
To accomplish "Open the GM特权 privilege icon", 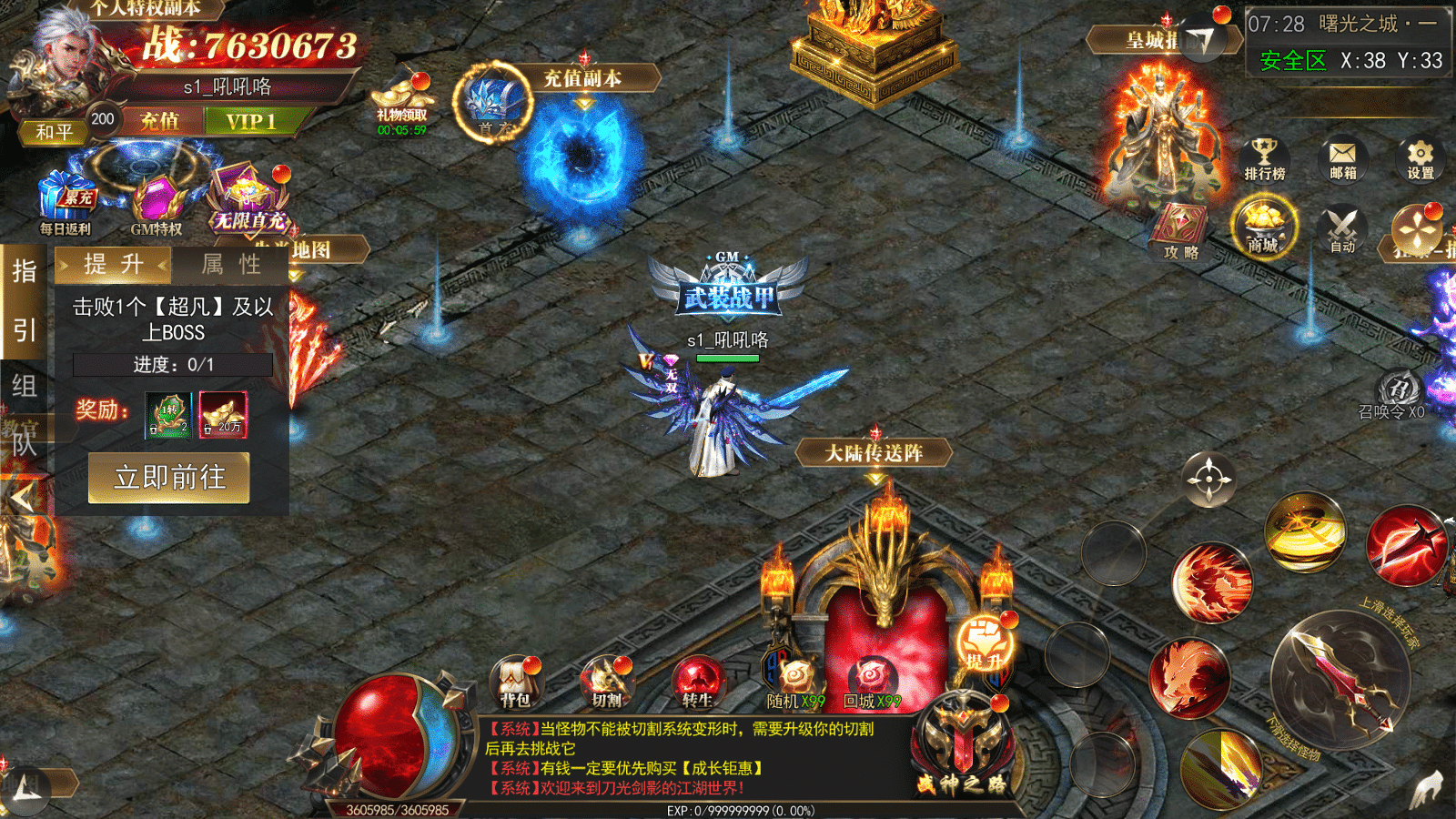I will (x=157, y=204).
